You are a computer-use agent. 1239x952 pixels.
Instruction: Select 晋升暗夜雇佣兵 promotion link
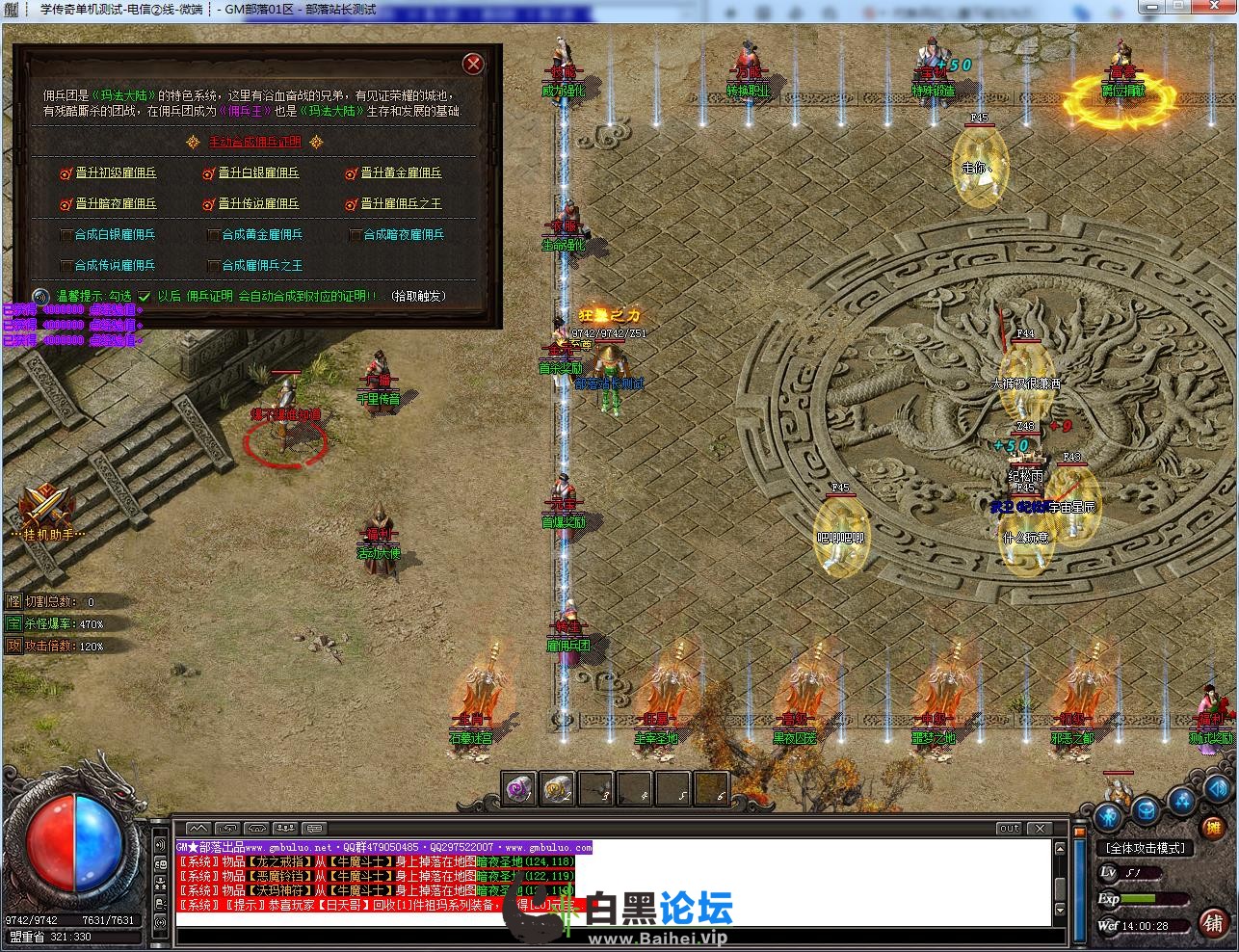[x=116, y=204]
